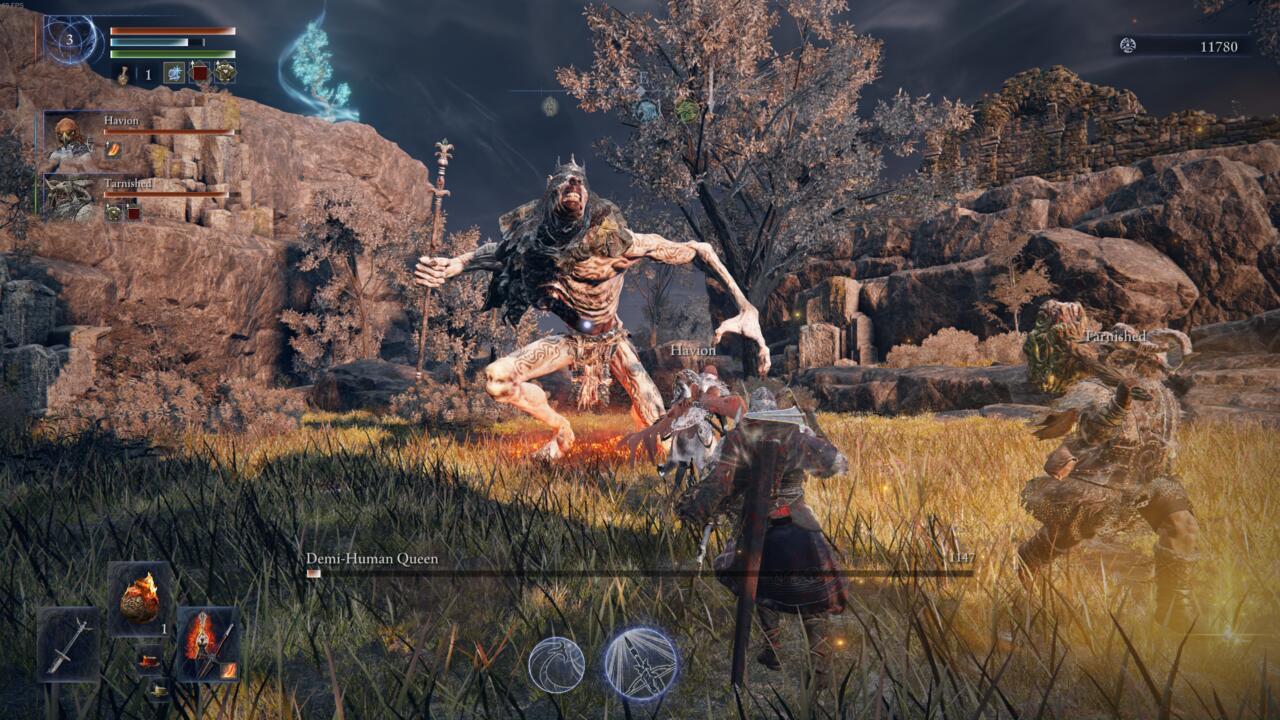
Task: Click the red square buff icon under stamina bar
Action: click(200, 73)
